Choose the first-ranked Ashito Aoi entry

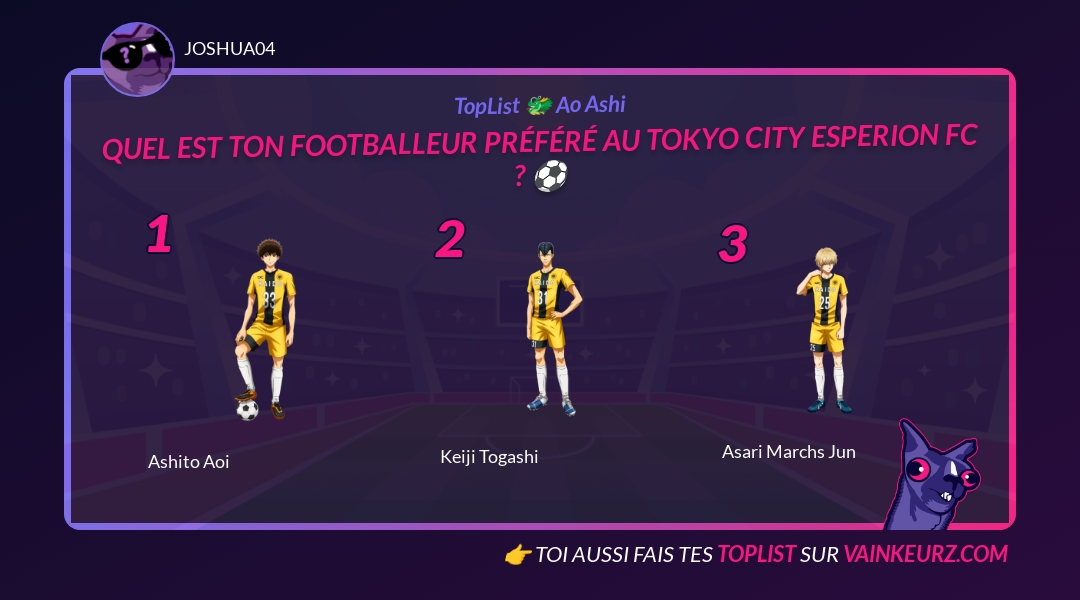(262, 330)
